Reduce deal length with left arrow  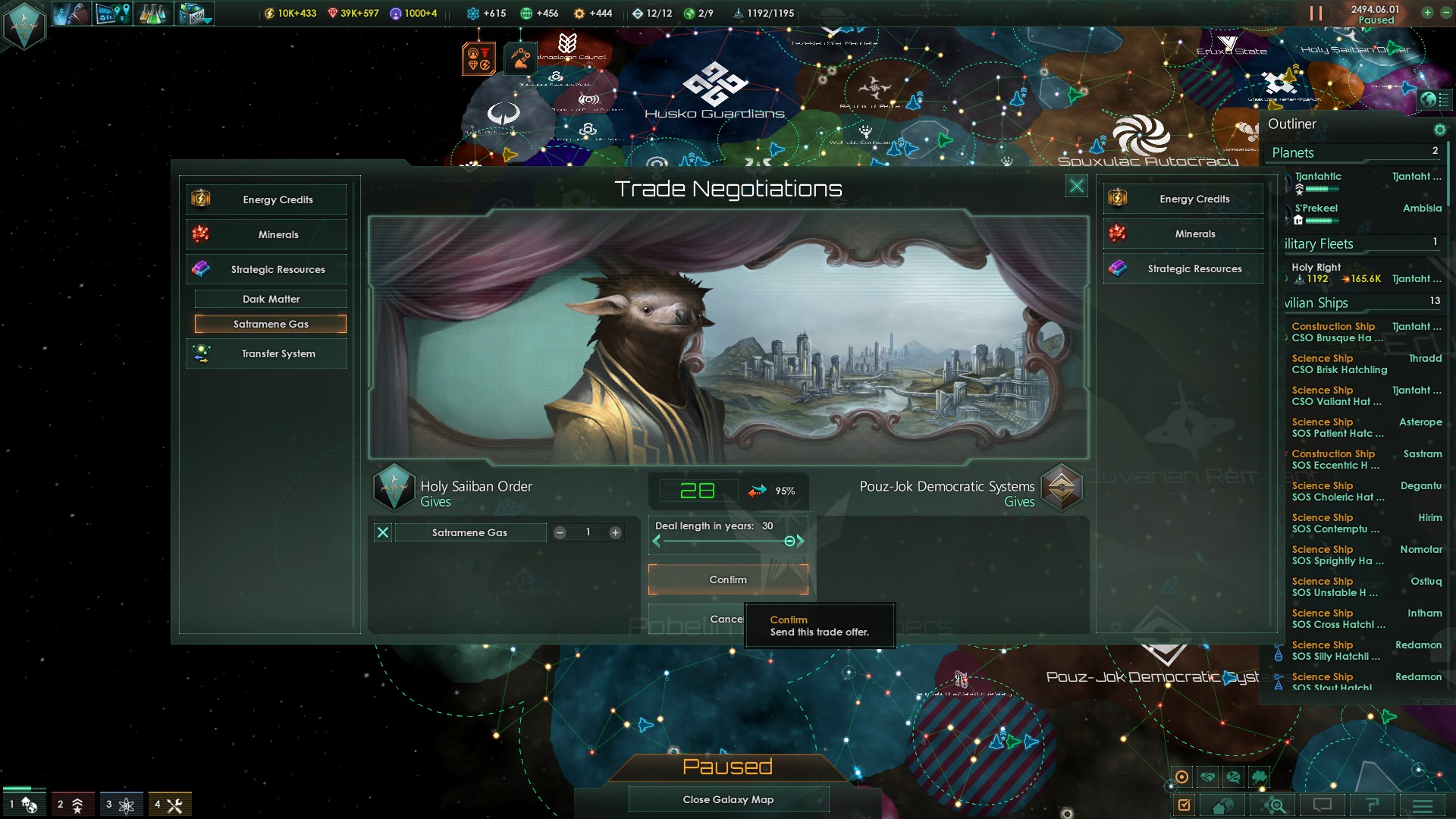pyautogui.click(x=657, y=541)
